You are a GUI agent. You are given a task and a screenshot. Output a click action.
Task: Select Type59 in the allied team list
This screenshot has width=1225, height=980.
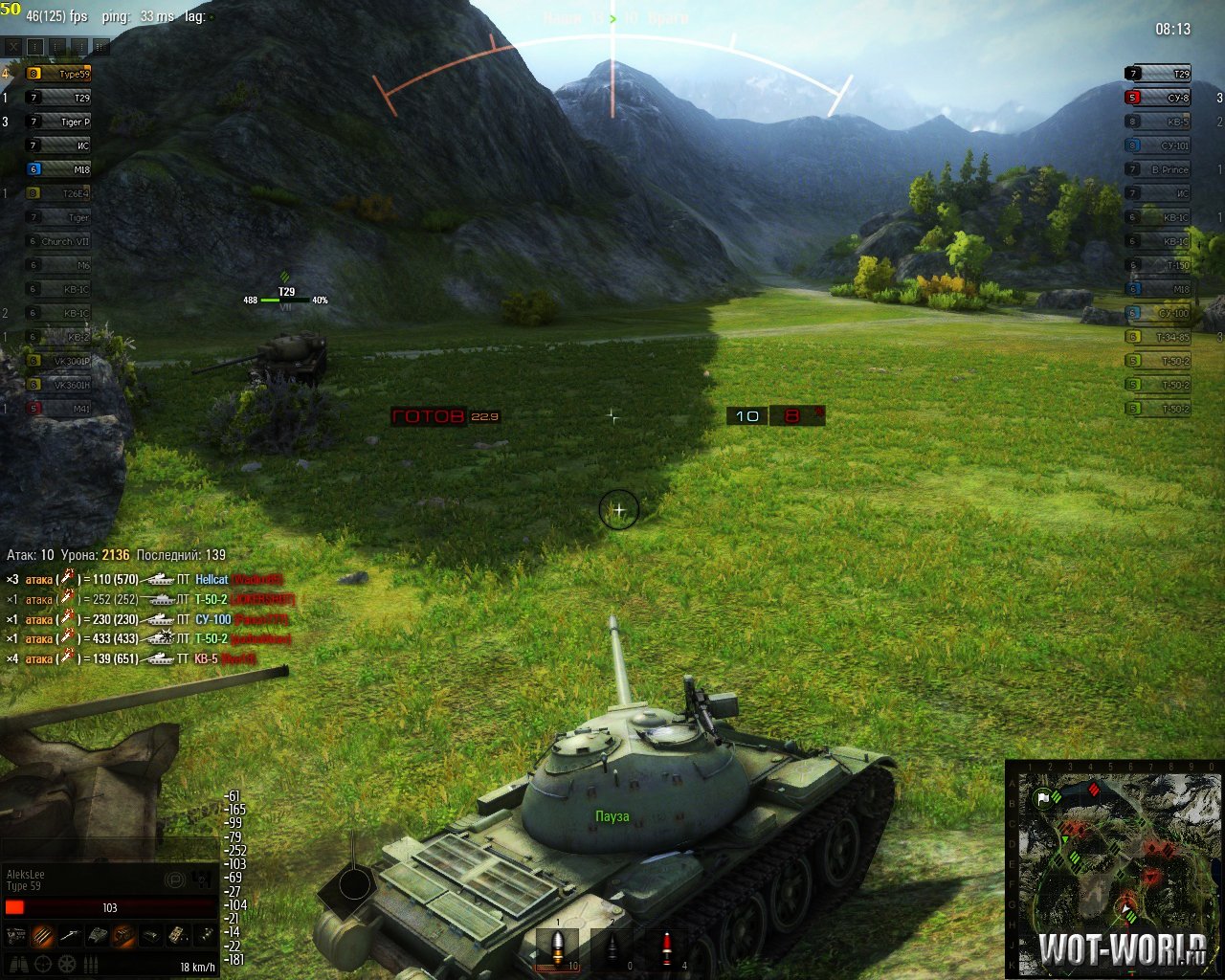click(59, 74)
